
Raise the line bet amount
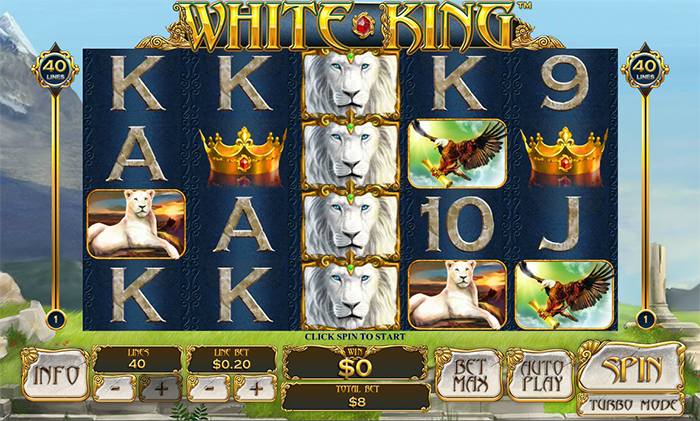pos(256,388)
